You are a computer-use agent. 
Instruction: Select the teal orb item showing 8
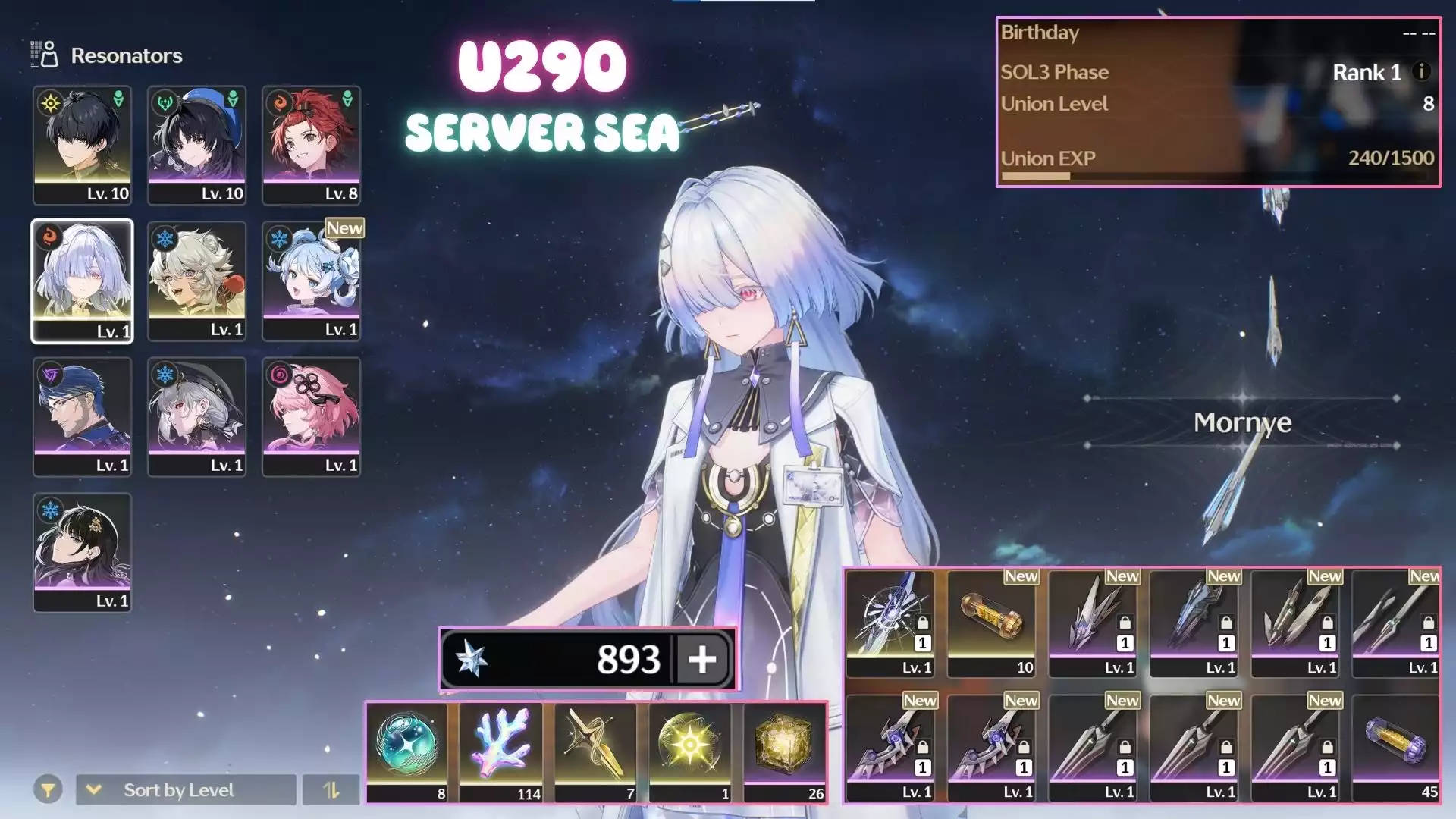click(407, 752)
